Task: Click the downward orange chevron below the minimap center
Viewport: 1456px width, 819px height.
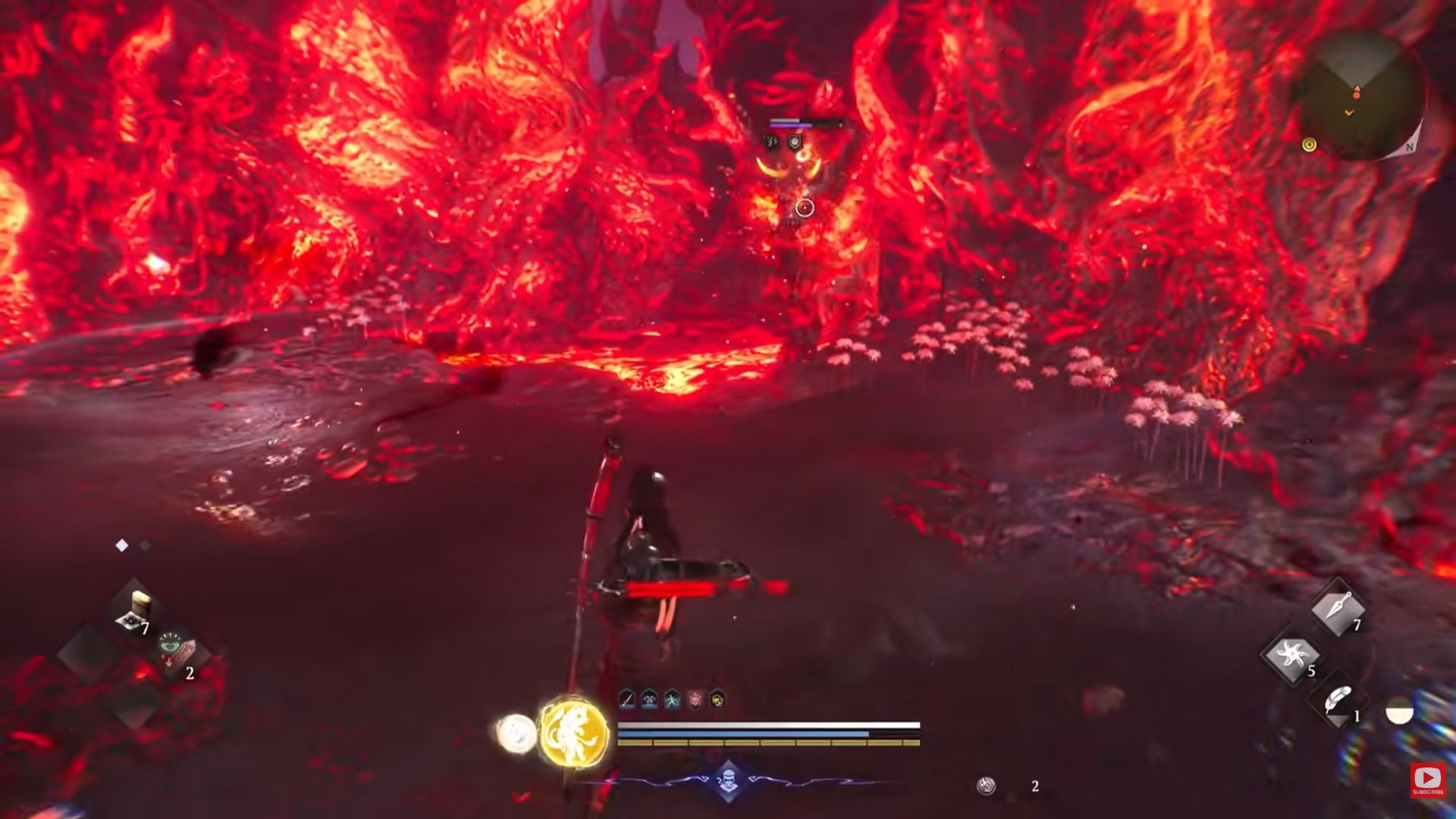Action: pyautogui.click(x=1349, y=112)
